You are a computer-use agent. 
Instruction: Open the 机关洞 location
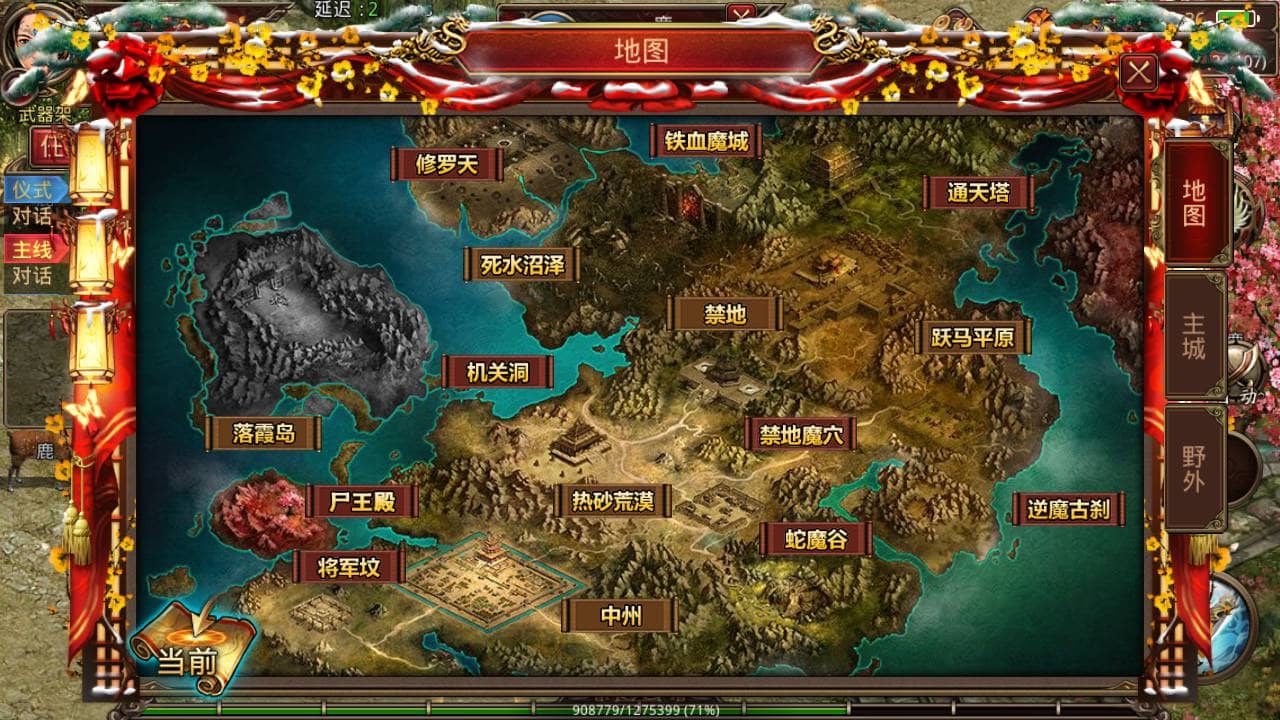point(498,373)
